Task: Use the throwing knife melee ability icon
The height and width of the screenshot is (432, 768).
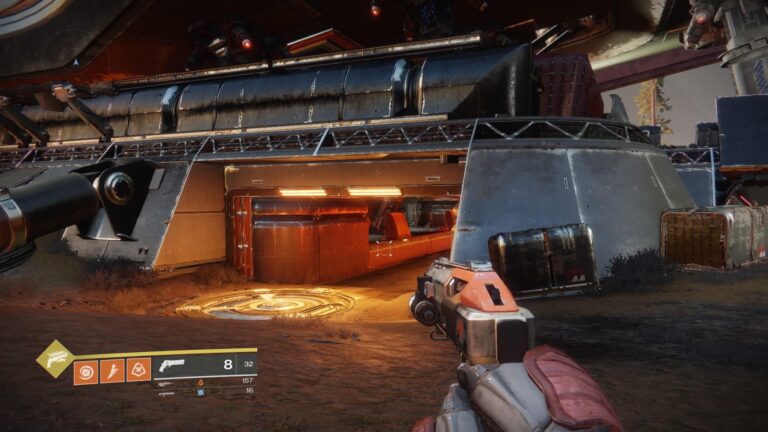Action: point(112,371)
